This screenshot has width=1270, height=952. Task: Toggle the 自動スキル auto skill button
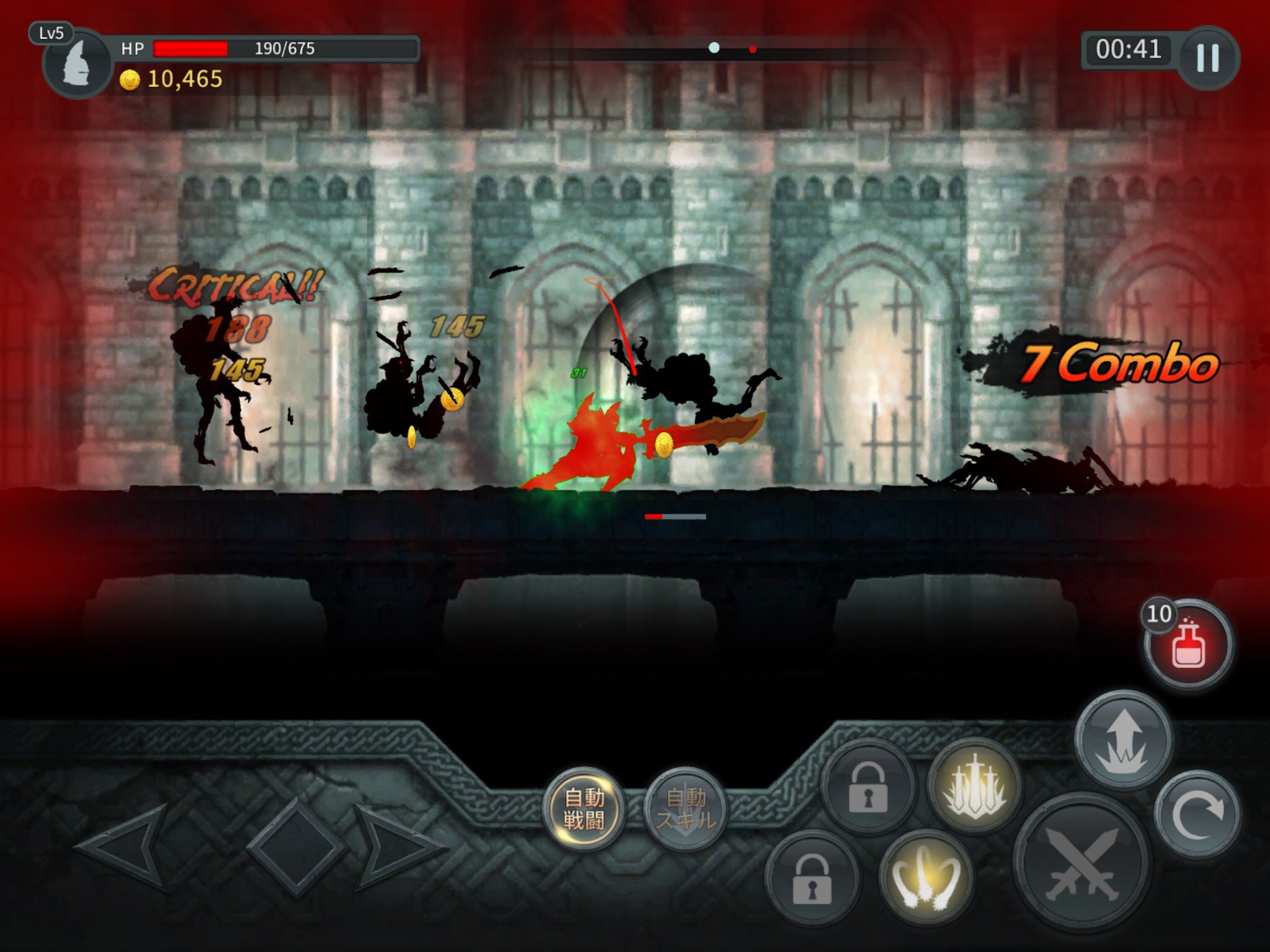pos(685,809)
